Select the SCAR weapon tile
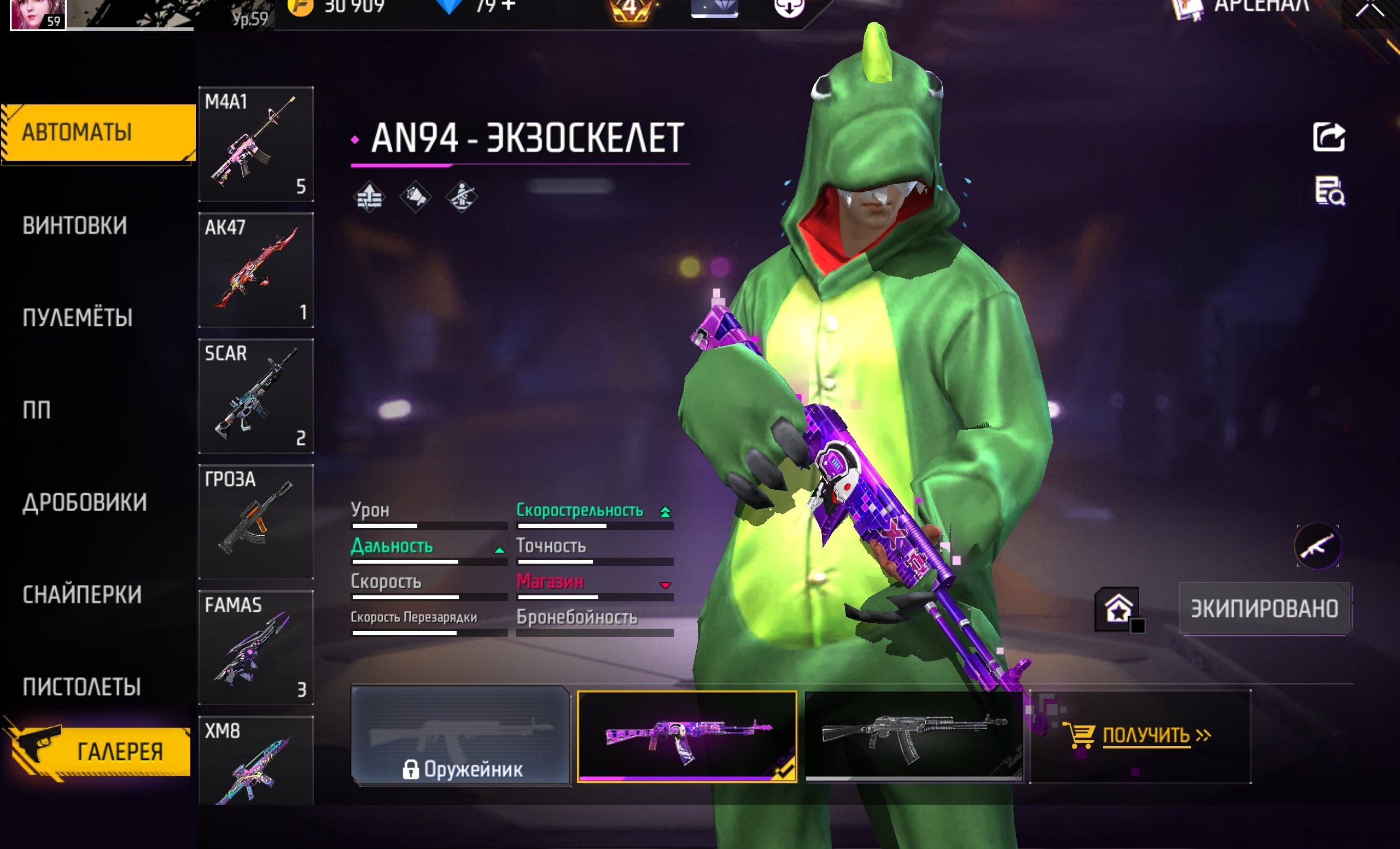 point(256,396)
